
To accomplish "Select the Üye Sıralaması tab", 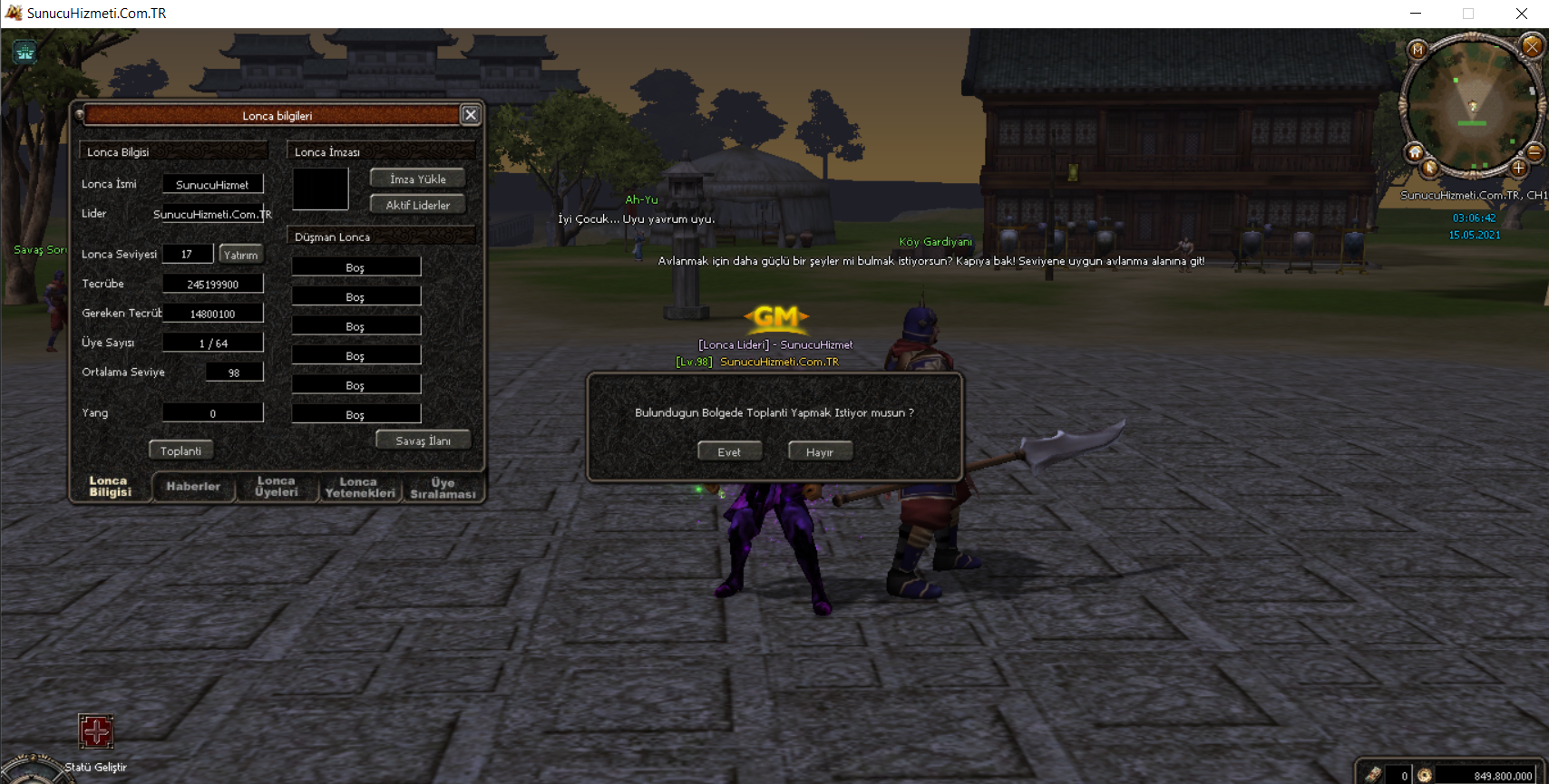I will coord(443,488).
